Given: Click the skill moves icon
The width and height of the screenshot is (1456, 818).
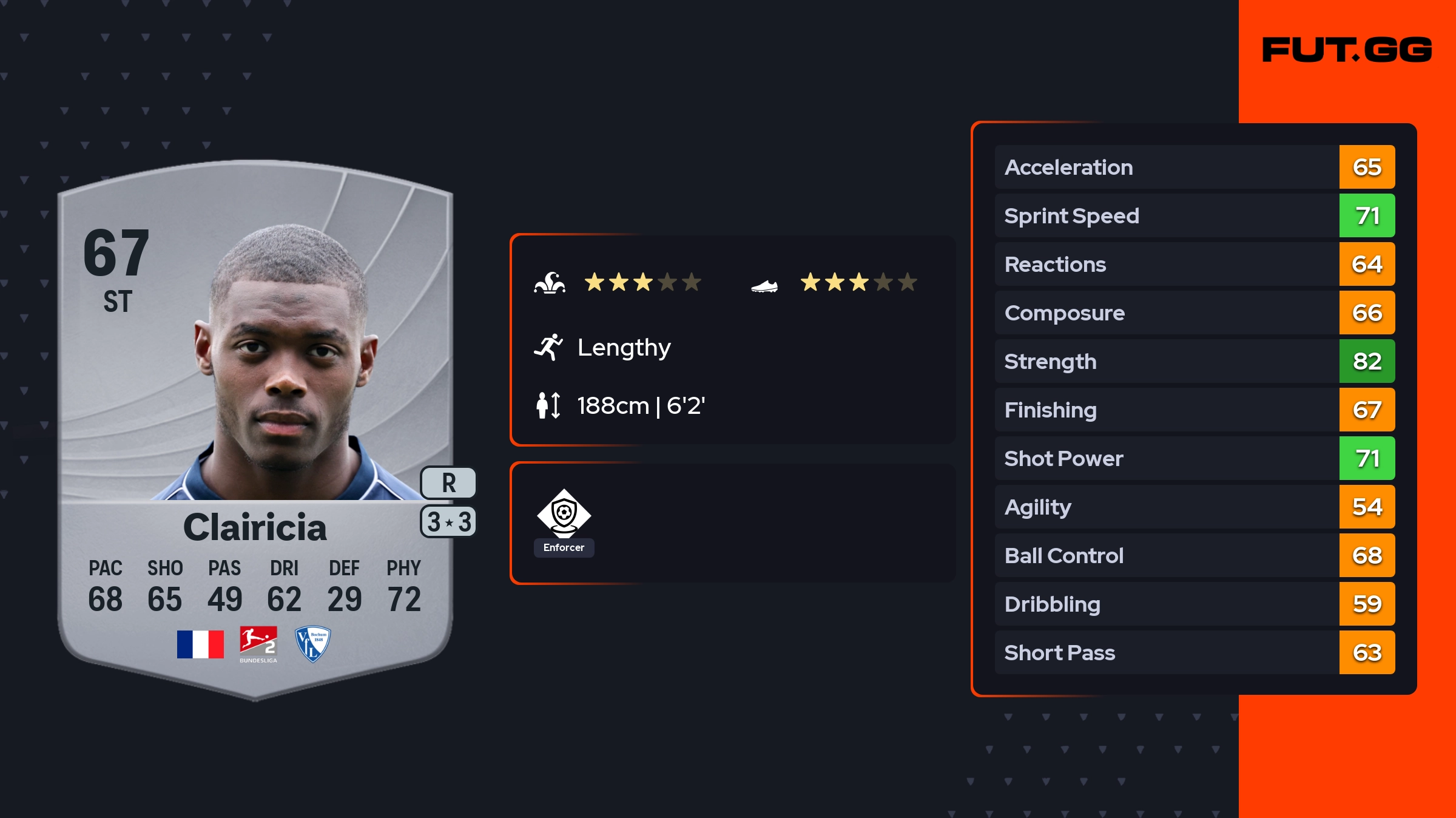Looking at the screenshot, I should coord(550,283).
